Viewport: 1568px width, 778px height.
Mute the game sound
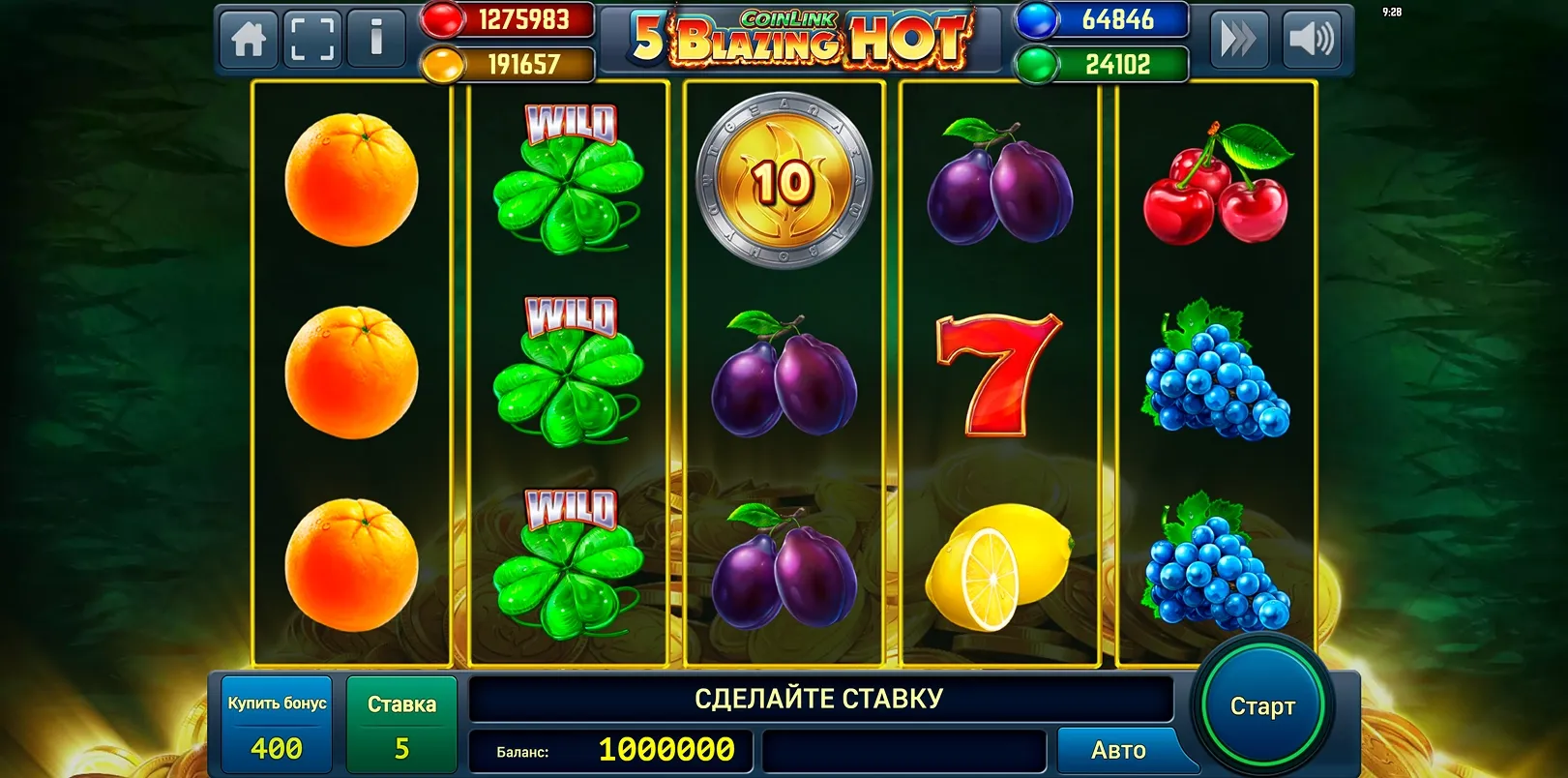tap(1314, 40)
